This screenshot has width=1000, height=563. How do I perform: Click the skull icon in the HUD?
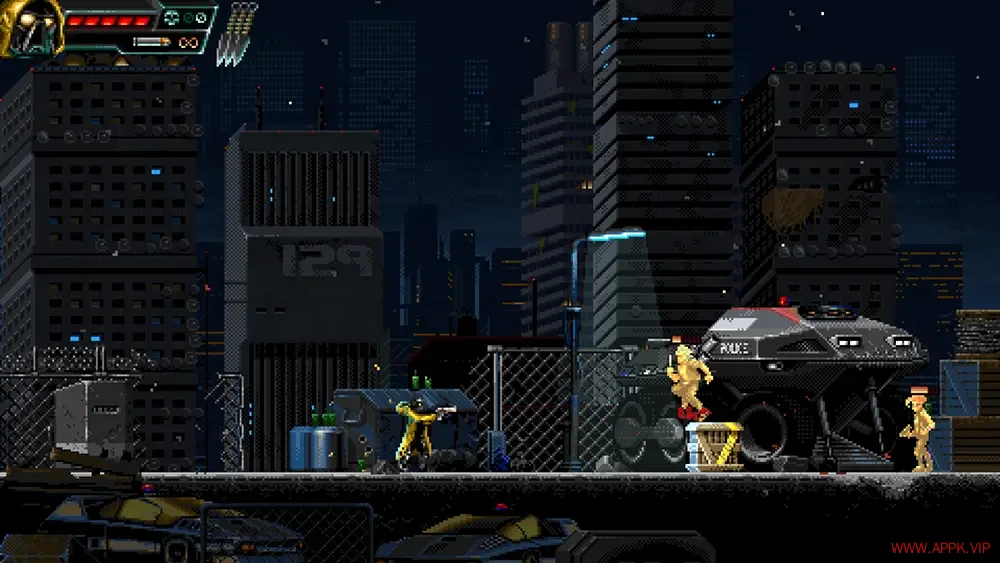(173, 17)
